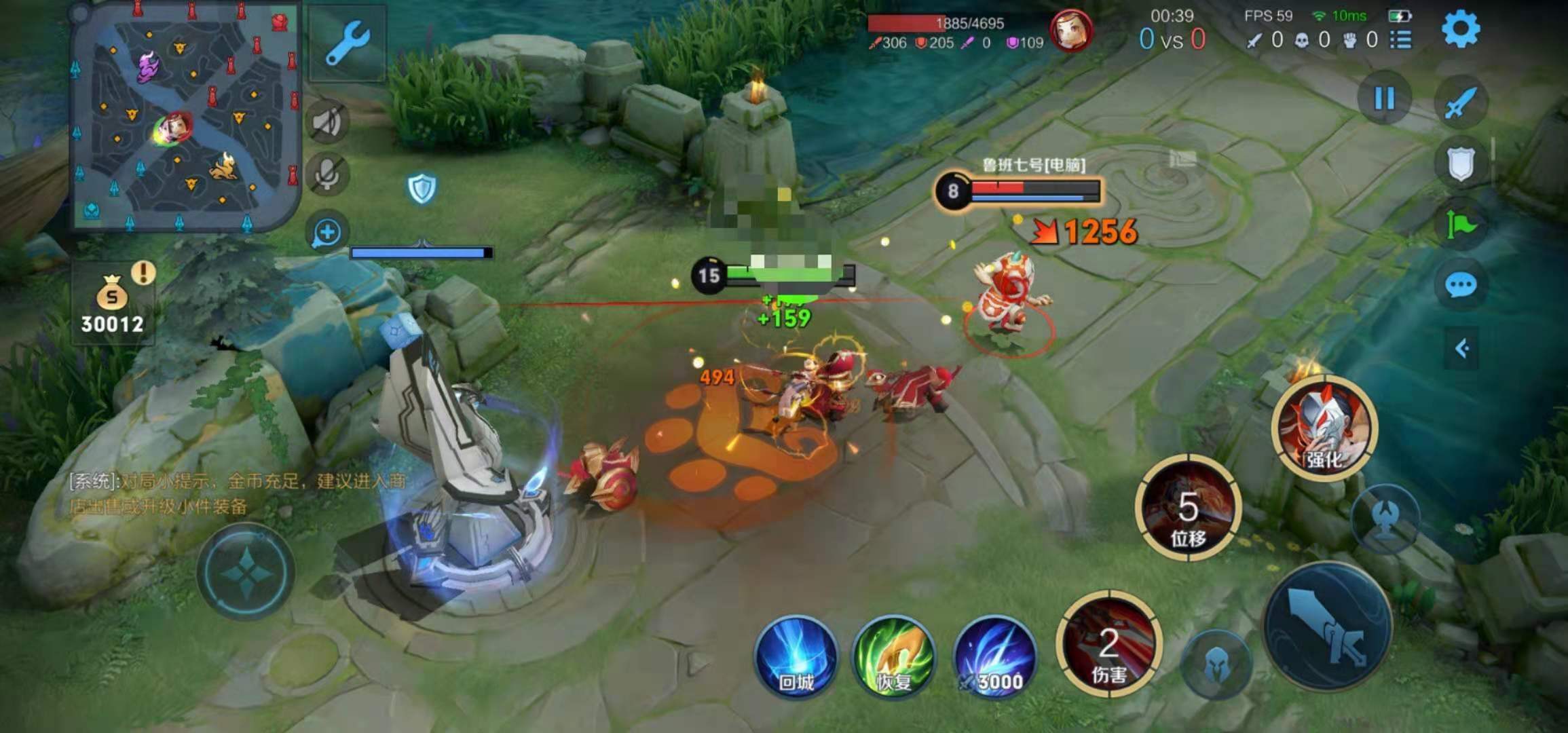Open the scoreboard list icon
The image size is (1568, 733).
click(x=1401, y=40)
